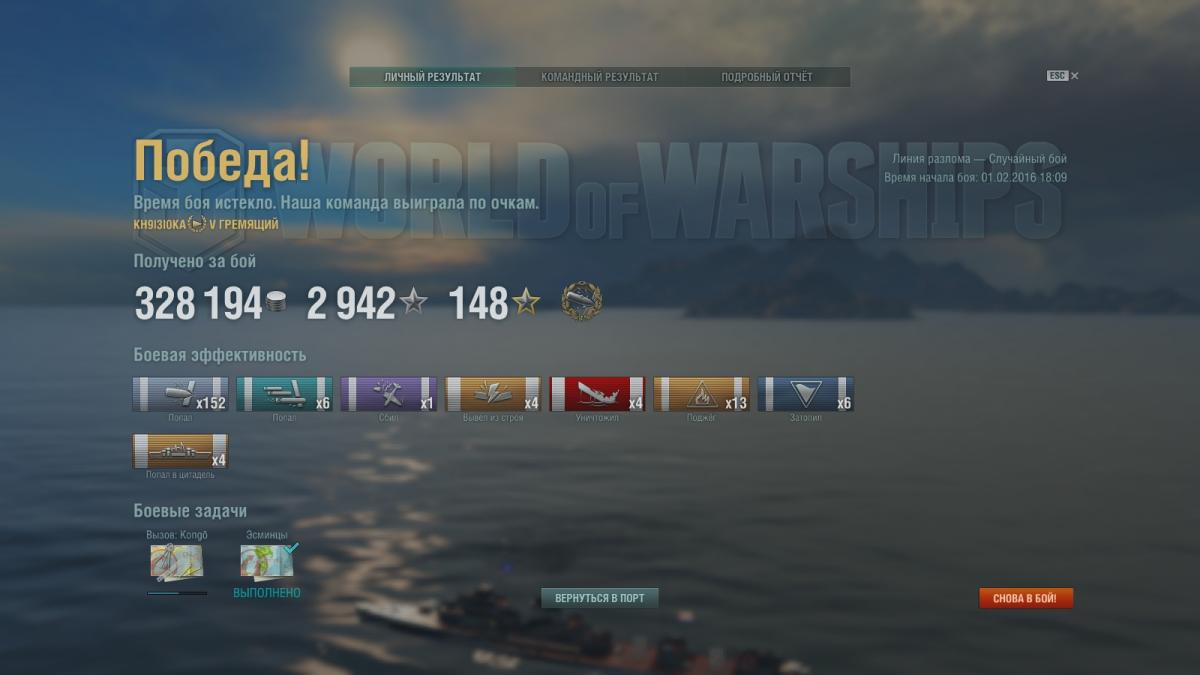The height and width of the screenshot is (675, 1200).
Task: View the Вывел из строя x4 ribbon
Action: pyautogui.click(x=493, y=394)
